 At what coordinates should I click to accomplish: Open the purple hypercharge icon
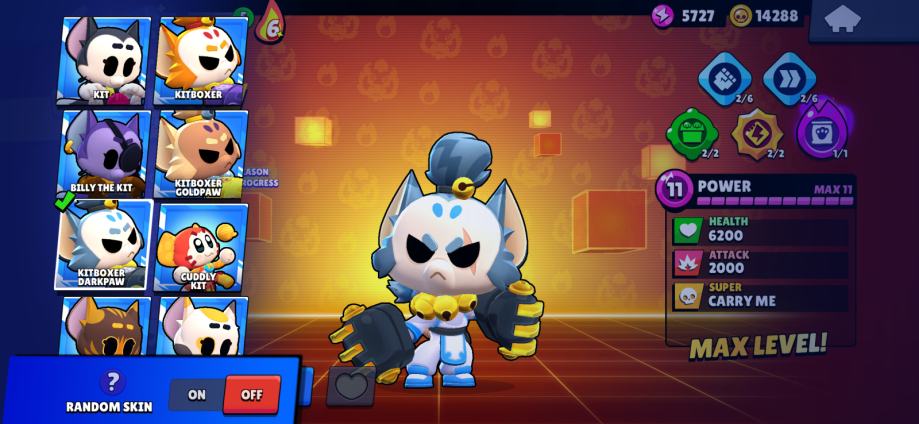click(822, 131)
